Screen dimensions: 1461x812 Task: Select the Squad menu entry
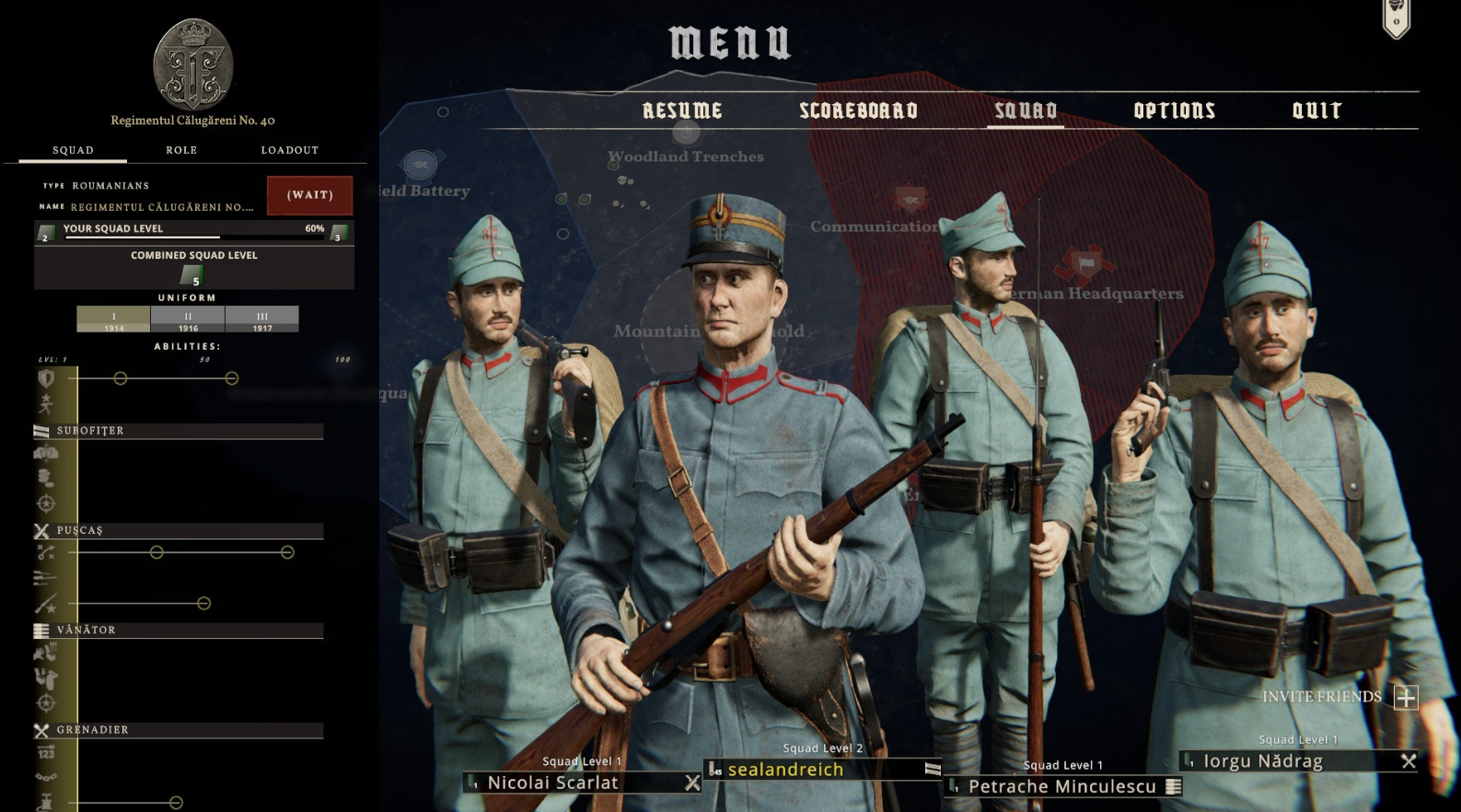pyautogui.click(x=1026, y=111)
